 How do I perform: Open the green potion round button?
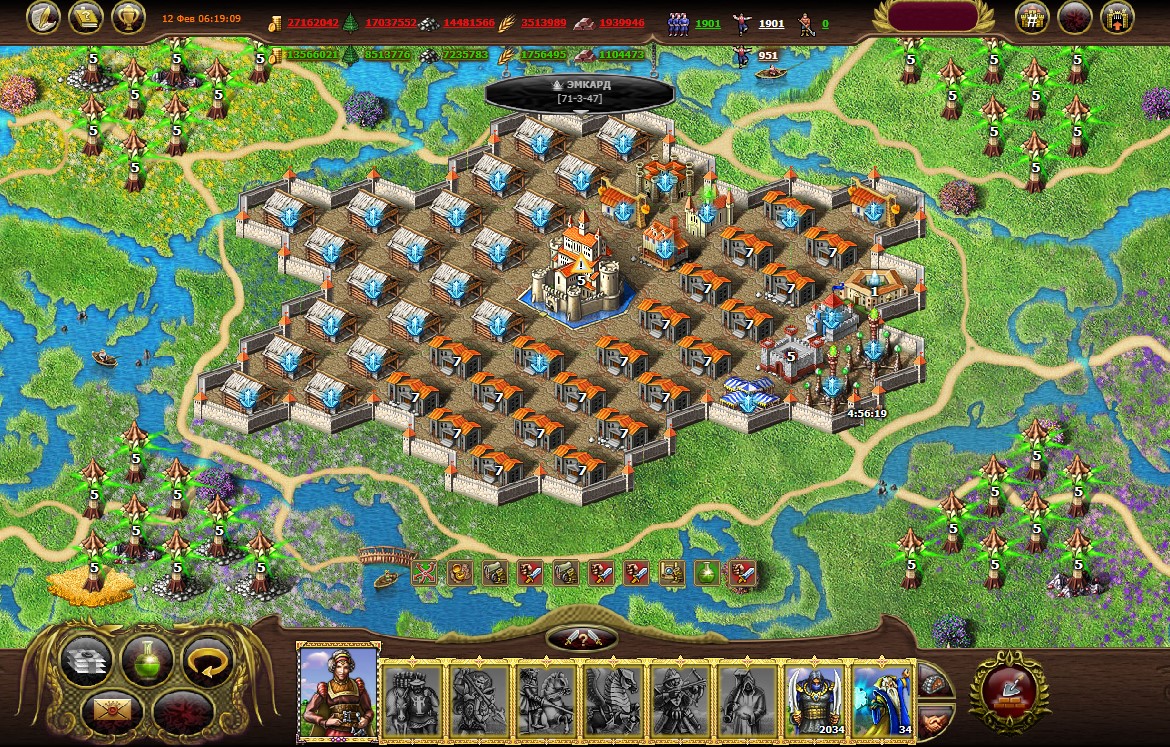click(147, 660)
